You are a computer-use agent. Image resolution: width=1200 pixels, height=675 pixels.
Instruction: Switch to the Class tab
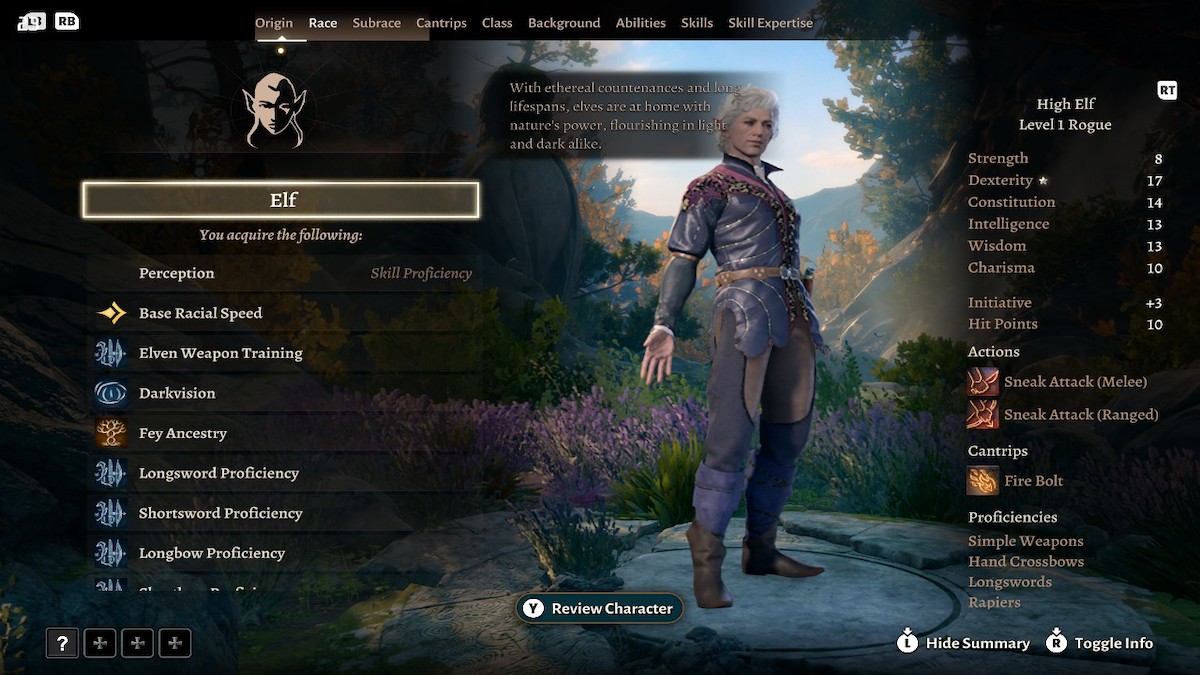pyautogui.click(x=497, y=23)
